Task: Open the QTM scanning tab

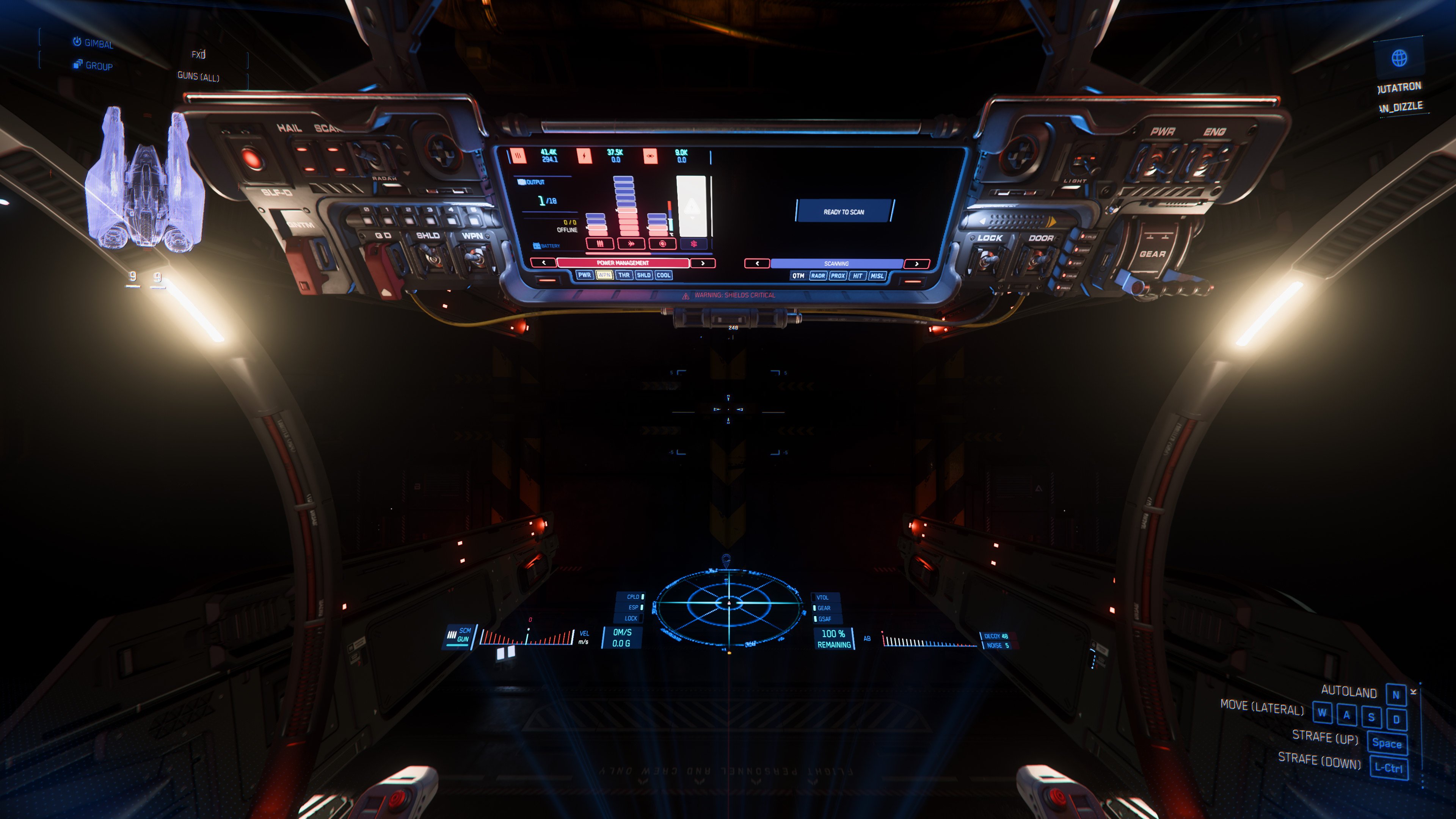Action: [798, 276]
